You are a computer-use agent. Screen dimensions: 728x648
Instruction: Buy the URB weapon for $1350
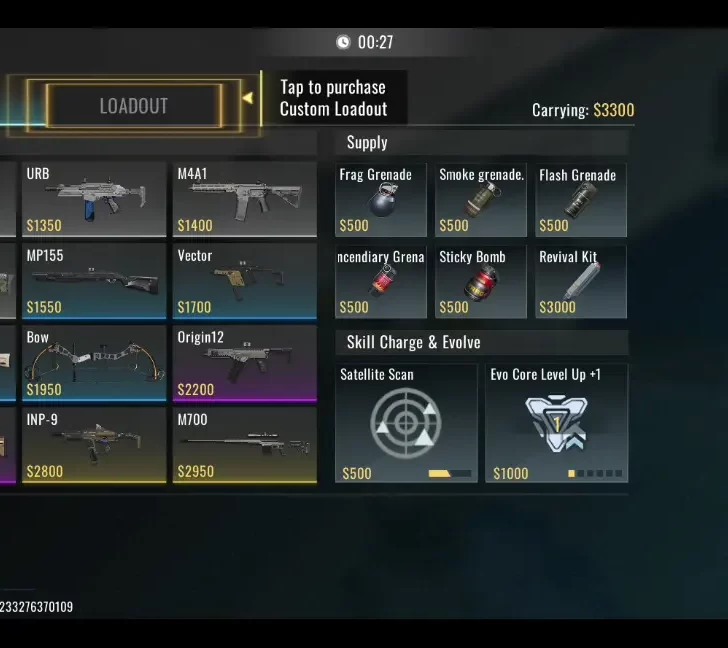coord(93,199)
